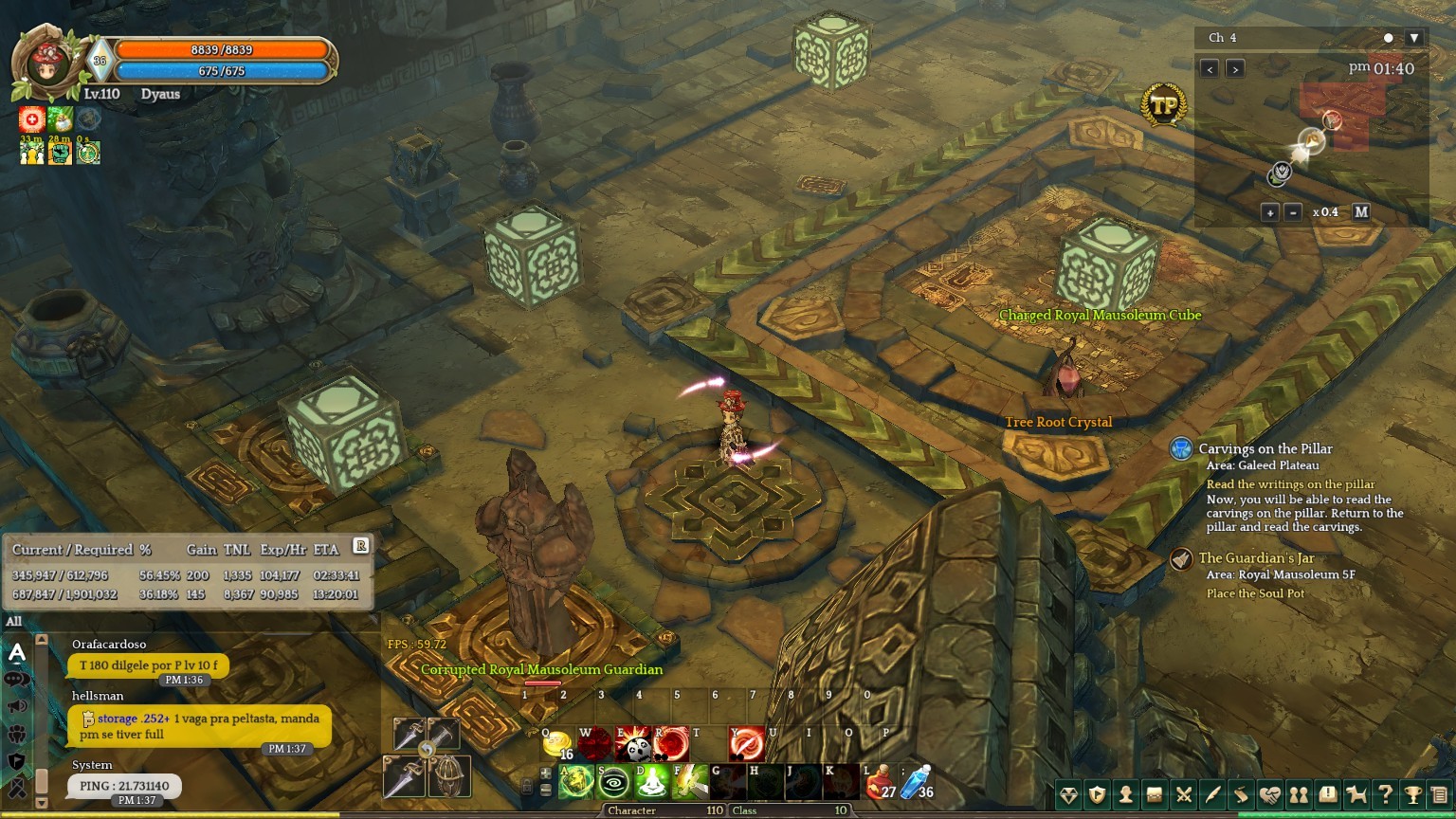Open the channel dropdown arrow next to Ch 4

pyautogui.click(x=1414, y=38)
